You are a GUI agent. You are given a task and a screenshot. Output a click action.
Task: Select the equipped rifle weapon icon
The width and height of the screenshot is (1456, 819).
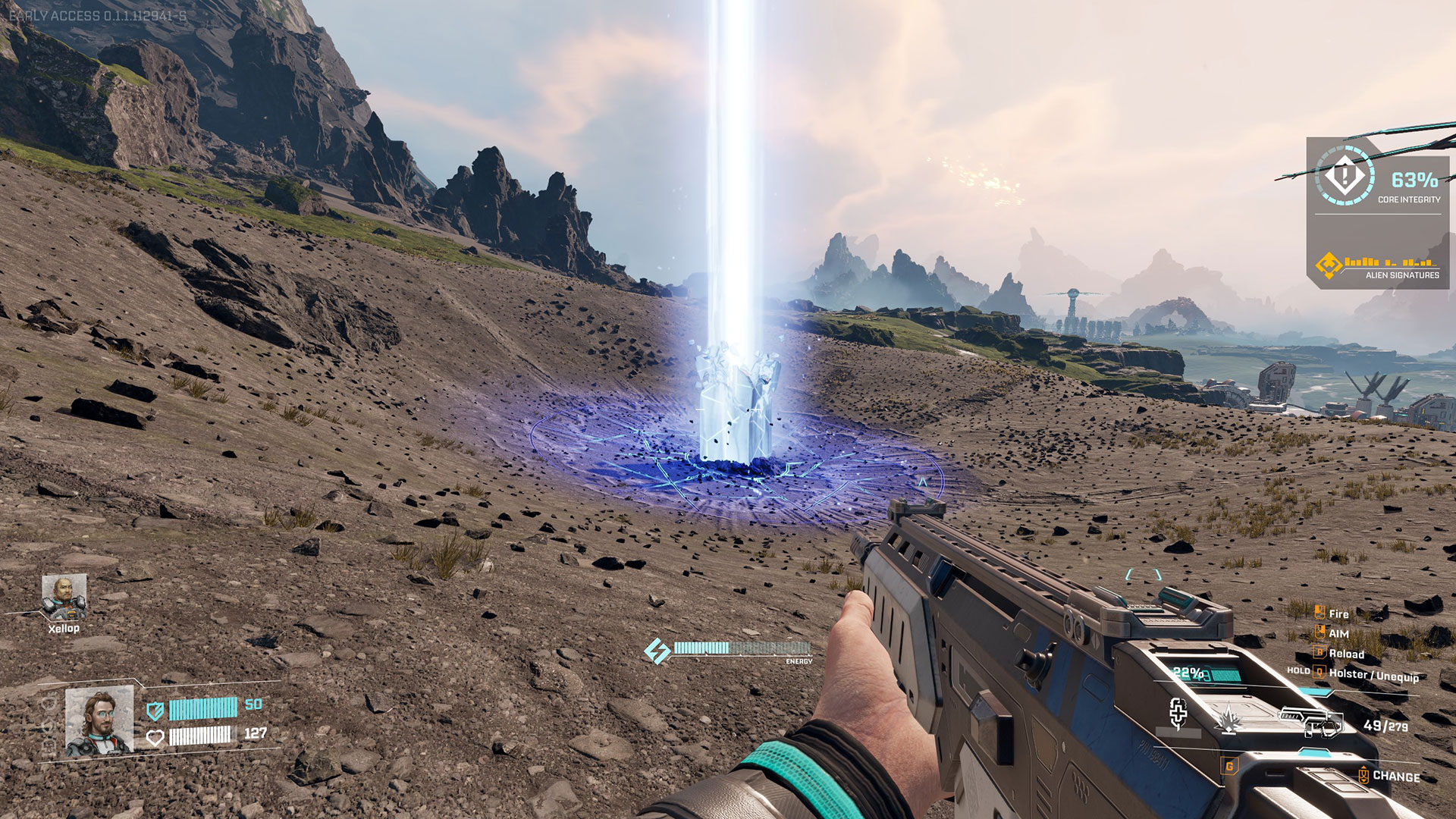1310,721
